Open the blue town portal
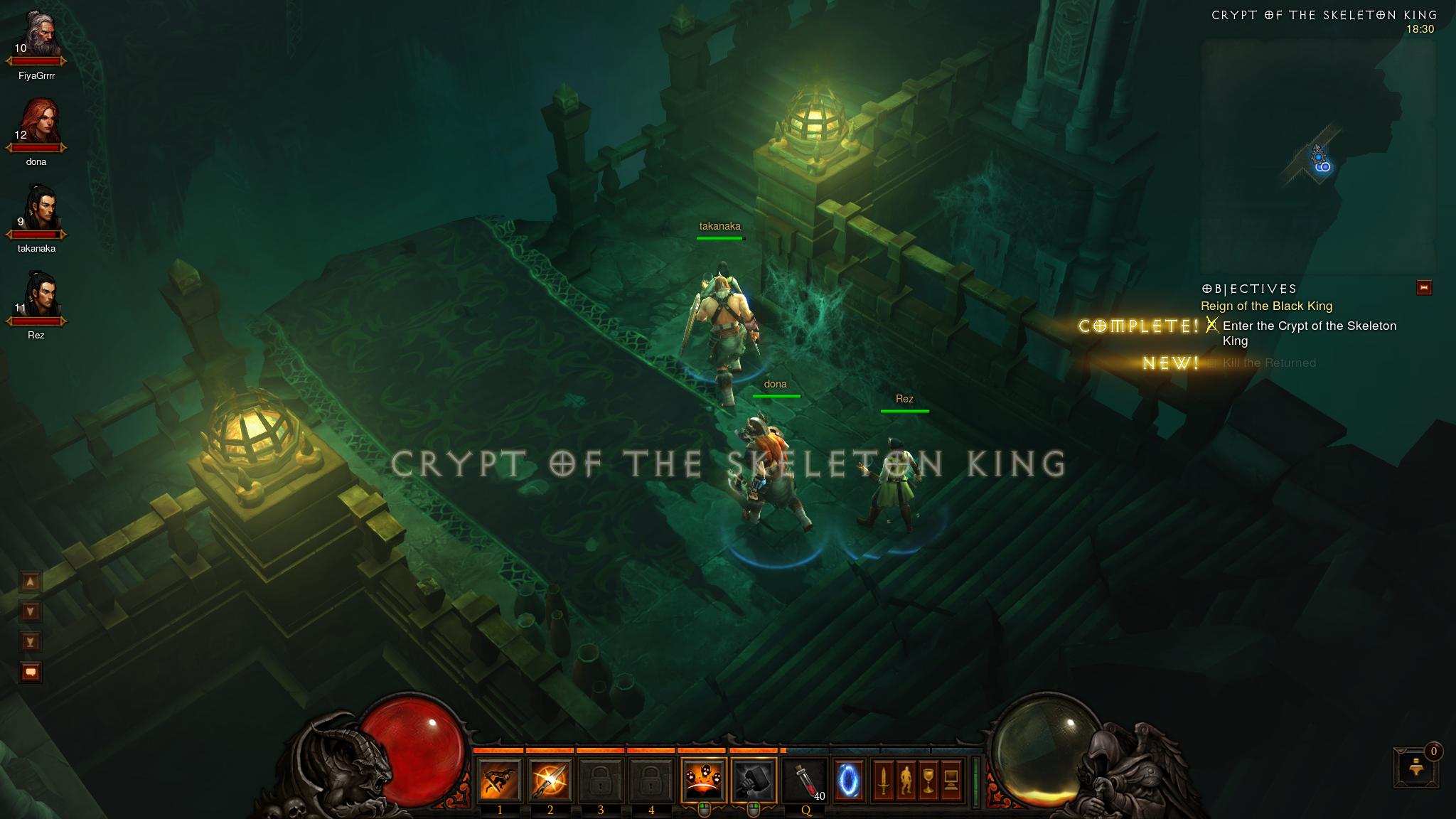The image size is (1456, 819). (850, 780)
